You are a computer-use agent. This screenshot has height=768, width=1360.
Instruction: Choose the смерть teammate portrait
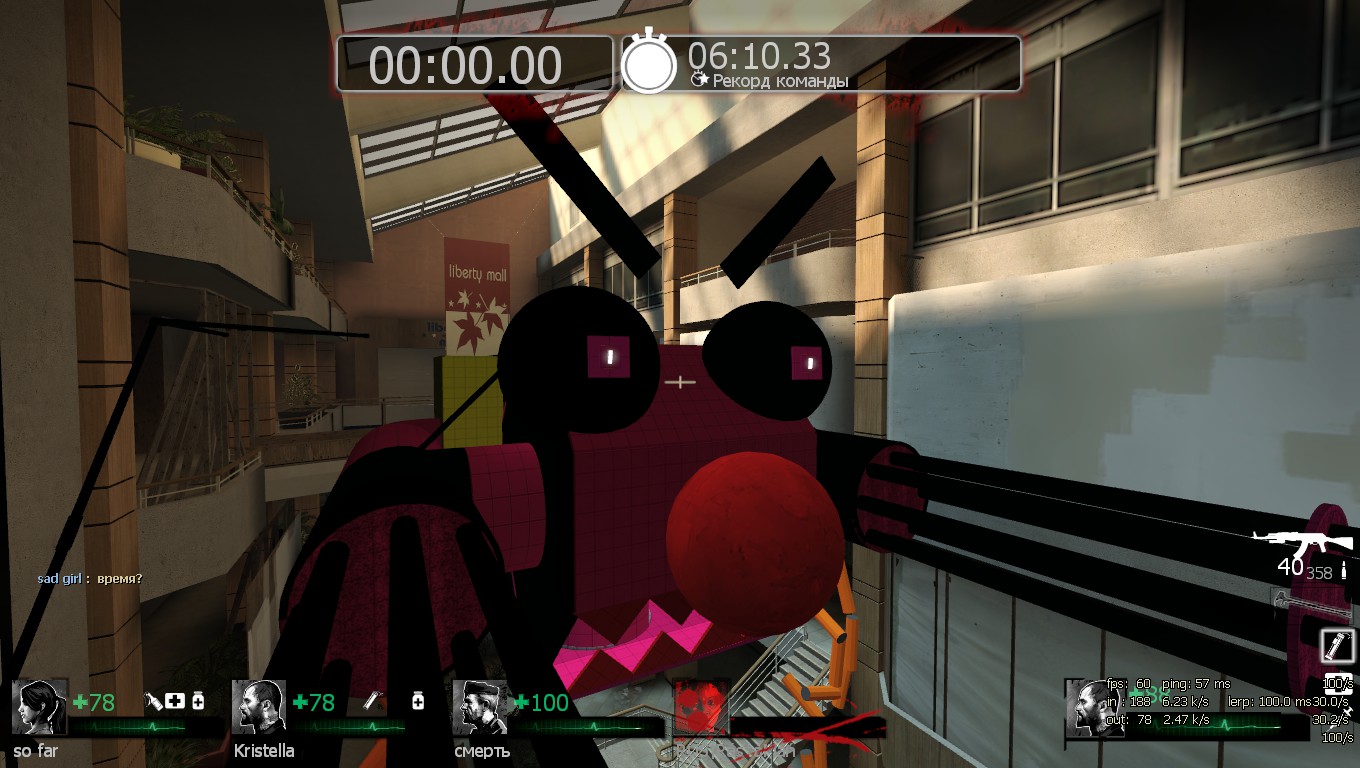pyautogui.click(x=480, y=708)
